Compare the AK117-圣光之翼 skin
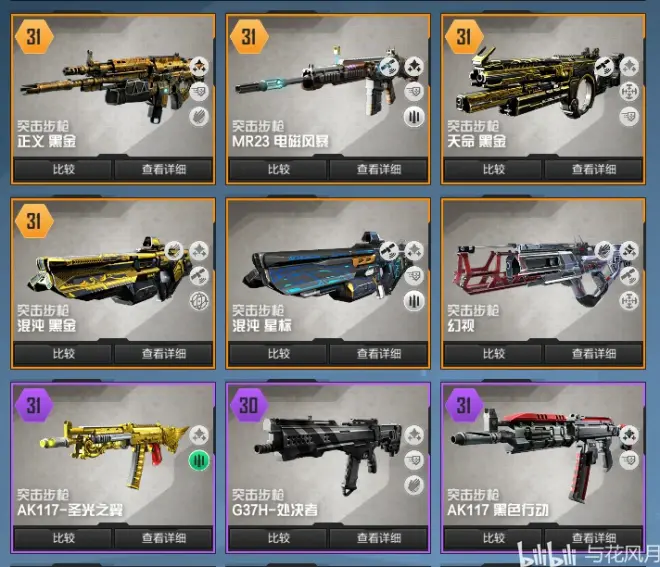This screenshot has height=567, width=660. [63, 538]
